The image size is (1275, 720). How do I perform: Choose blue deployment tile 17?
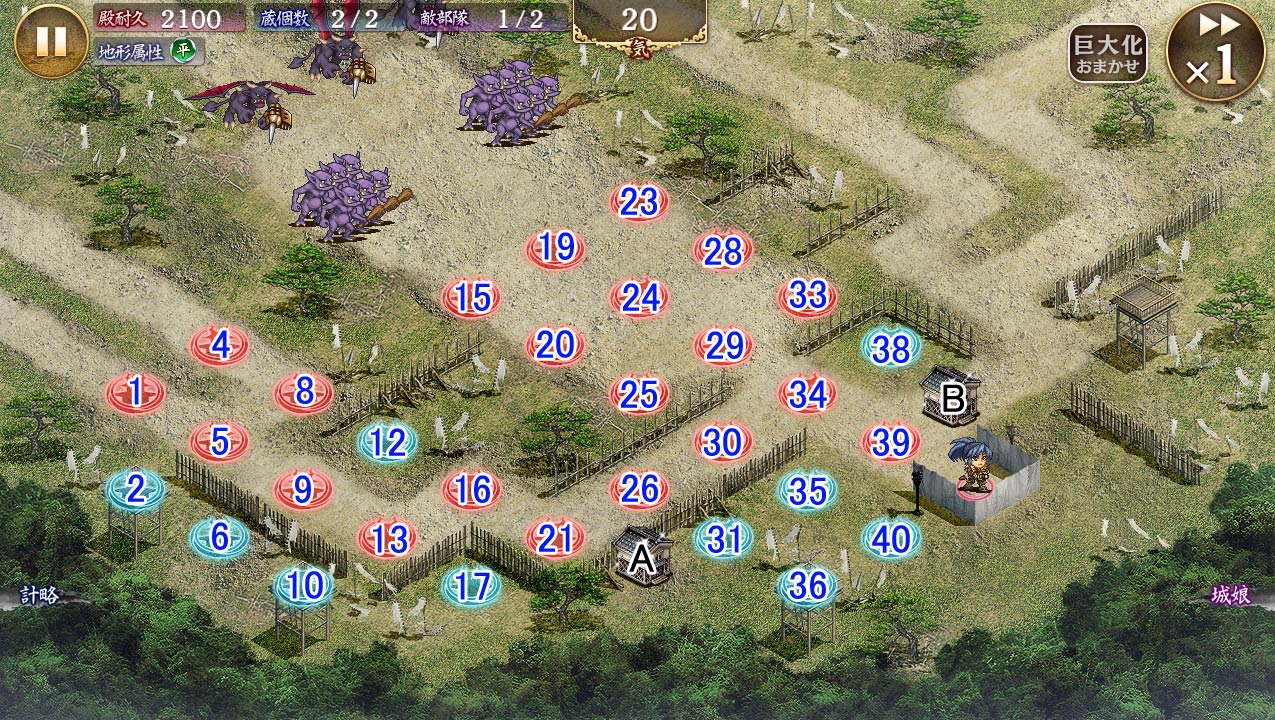click(x=471, y=586)
